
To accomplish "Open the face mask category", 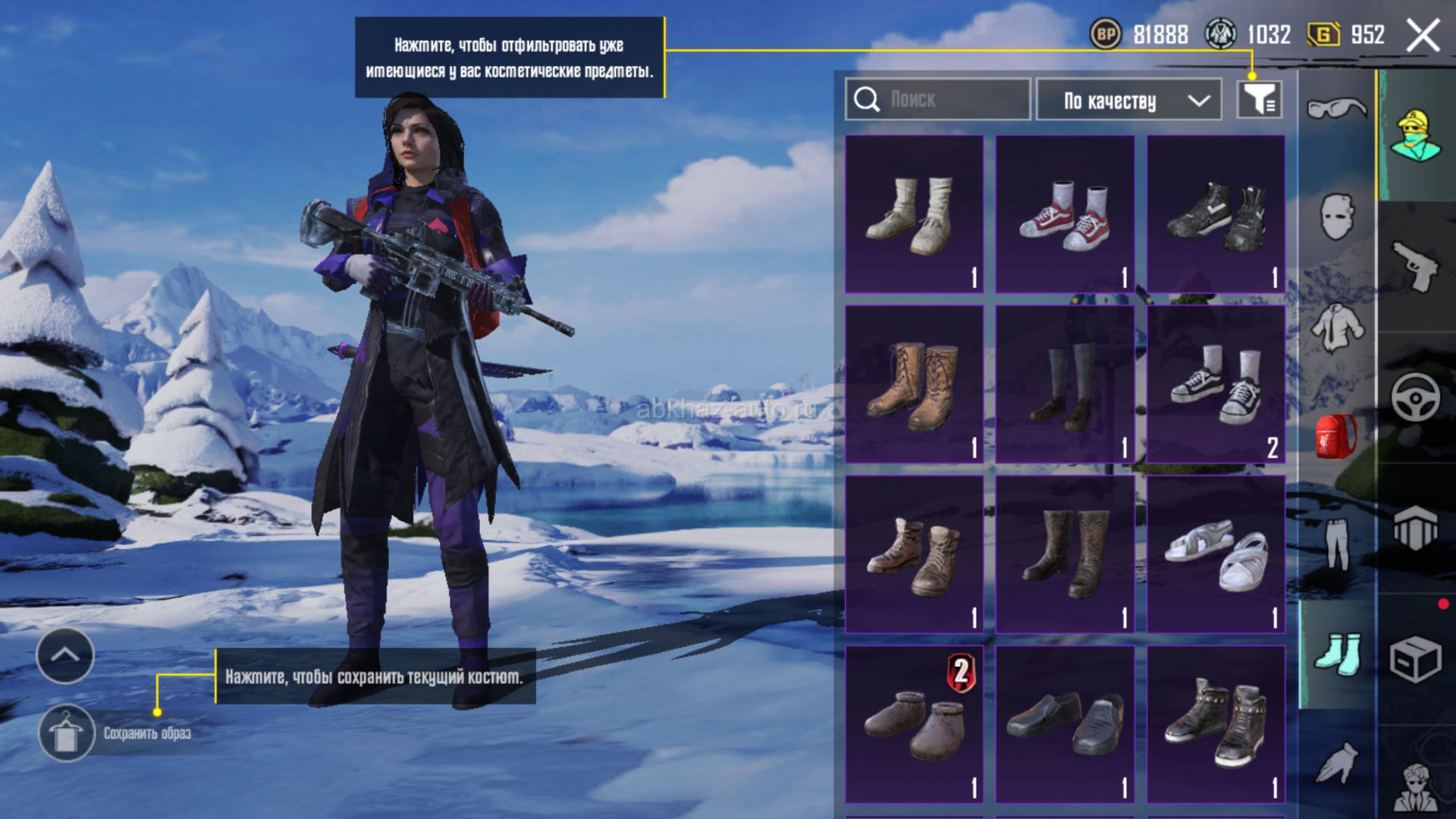I will (1336, 217).
